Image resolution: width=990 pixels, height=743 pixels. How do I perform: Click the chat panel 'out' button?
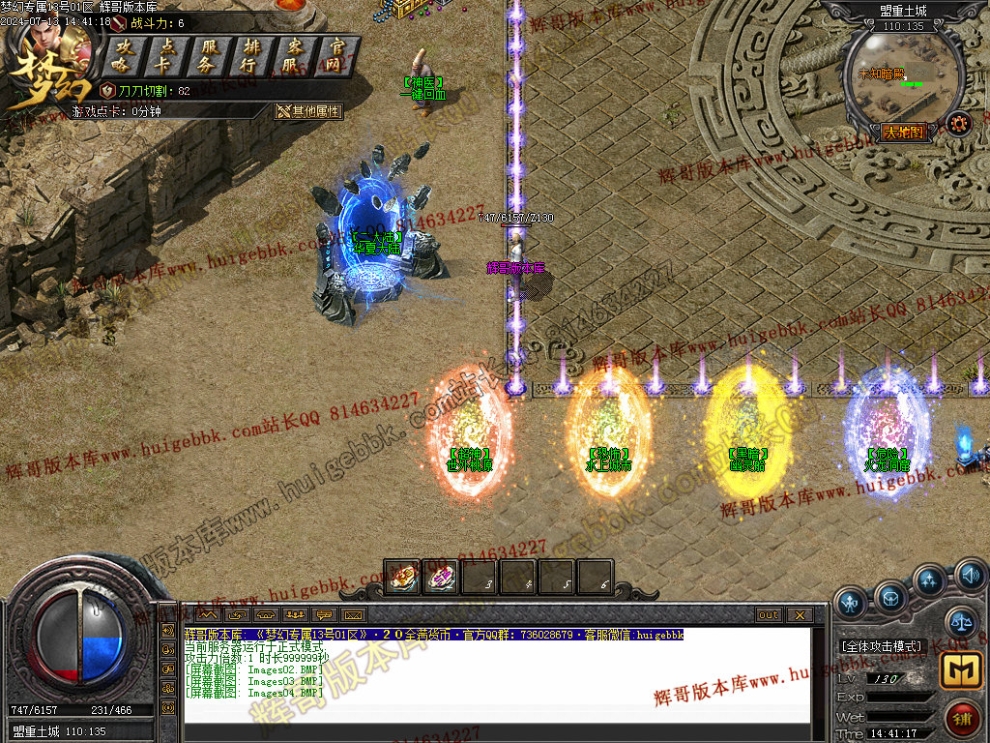[x=768, y=614]
